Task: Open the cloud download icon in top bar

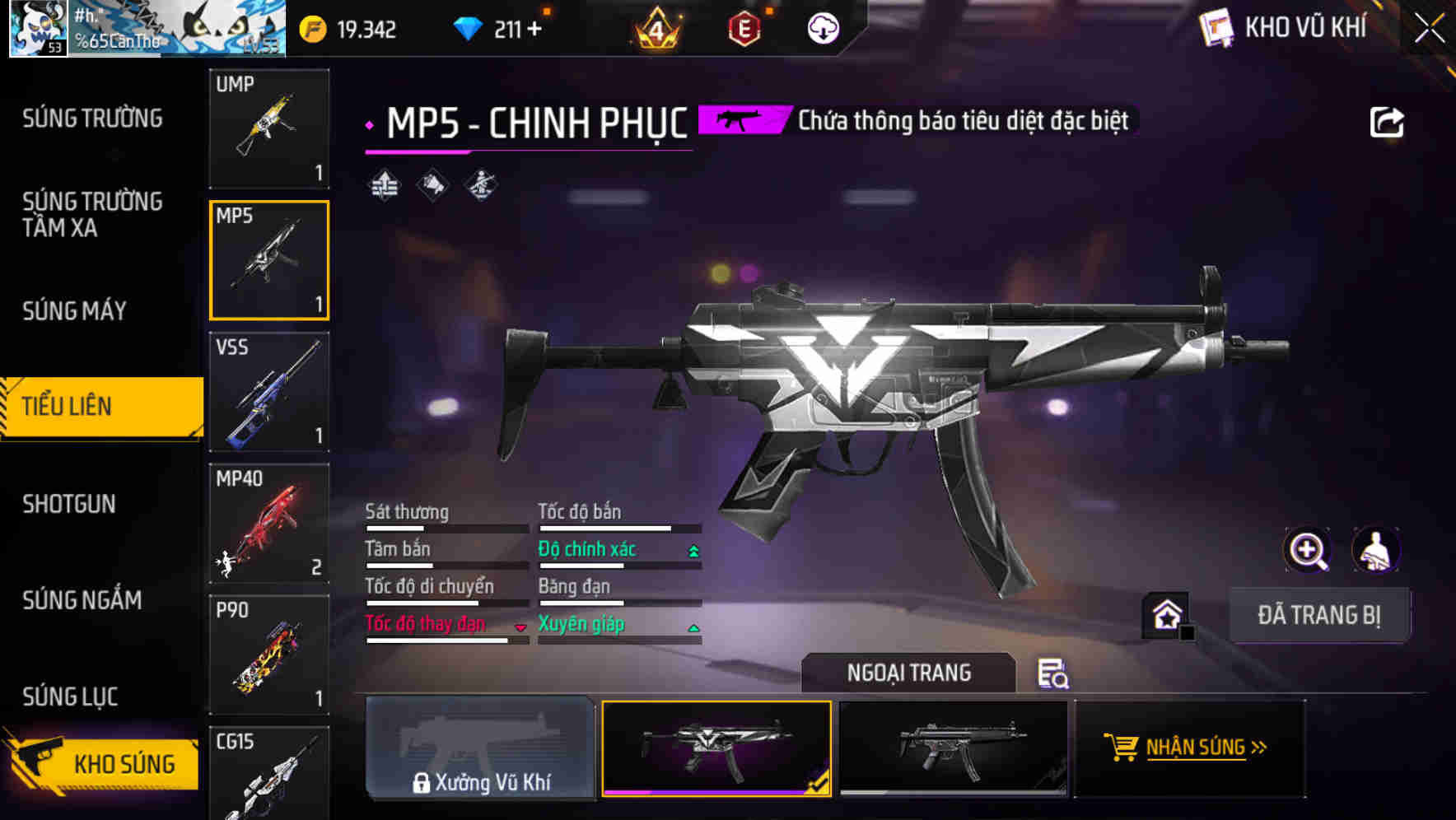Action: 824,27
